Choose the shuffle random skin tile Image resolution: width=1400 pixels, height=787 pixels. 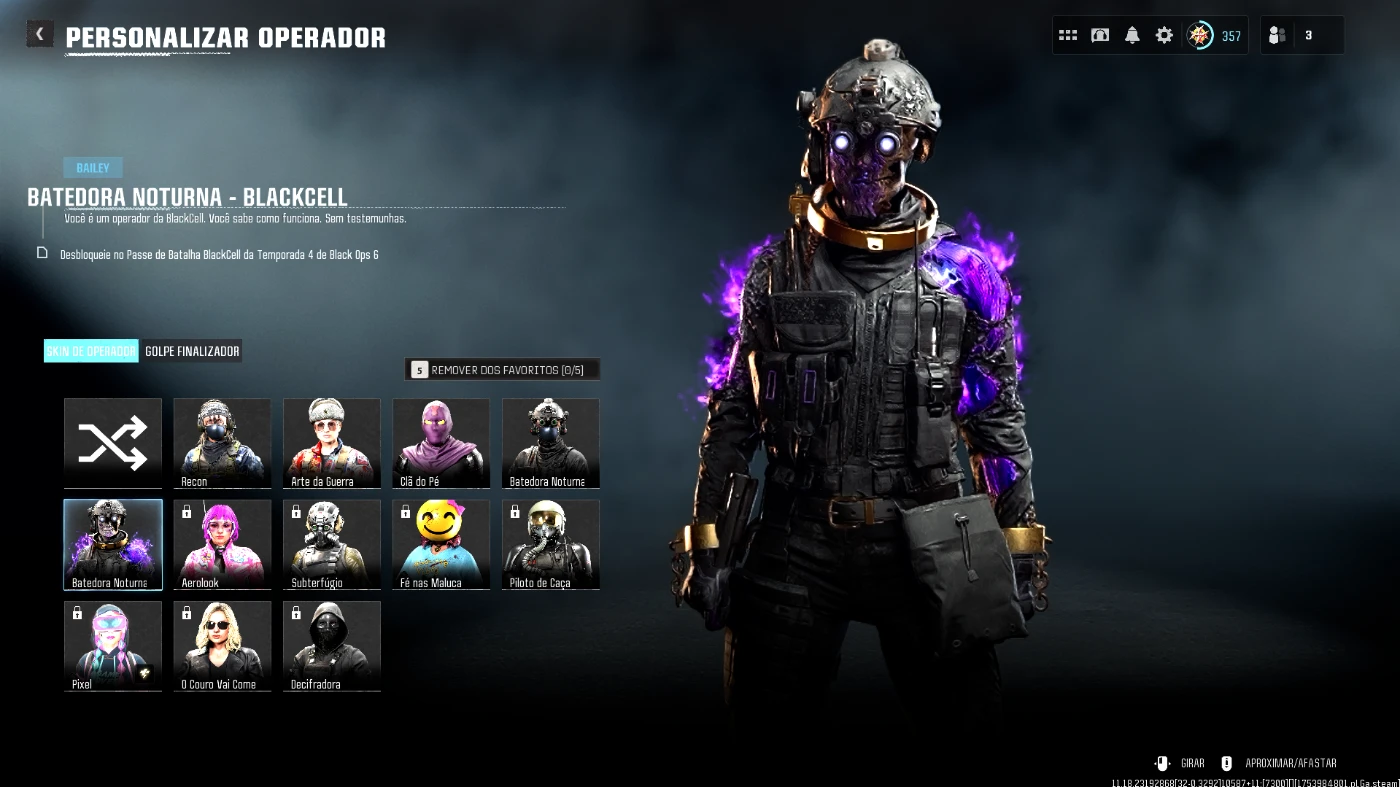pyautogui.click(x=113, y=443)
